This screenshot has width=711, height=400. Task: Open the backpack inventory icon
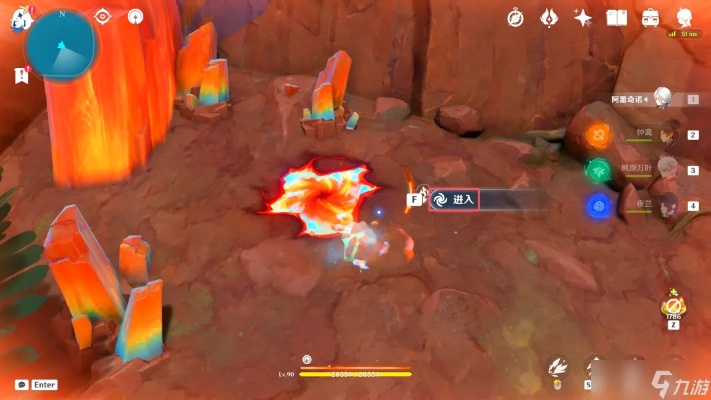tap(650, 18)
